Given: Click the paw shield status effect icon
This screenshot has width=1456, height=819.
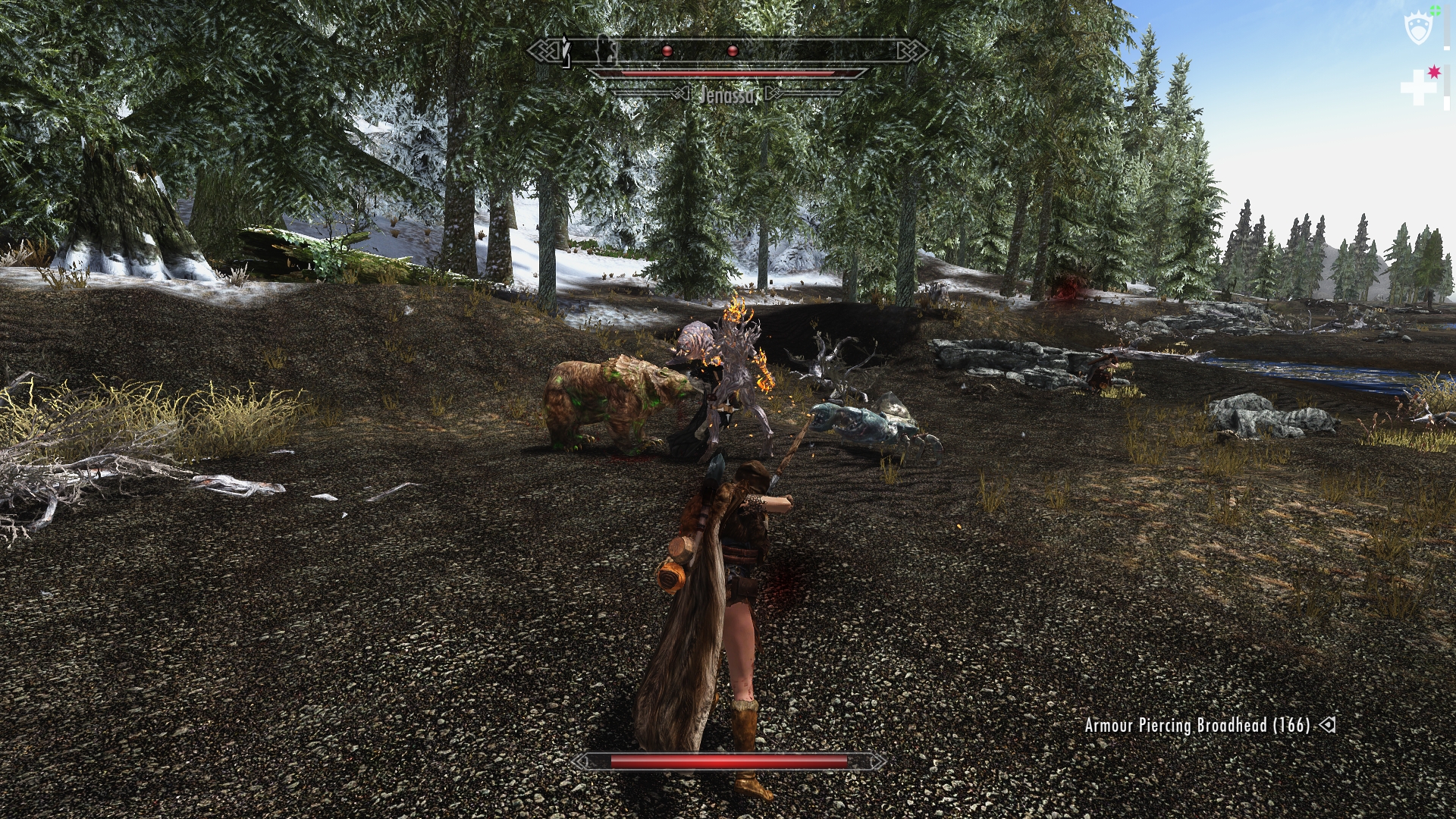Looking at the screenshot, I should click(x=1418, y=30).
